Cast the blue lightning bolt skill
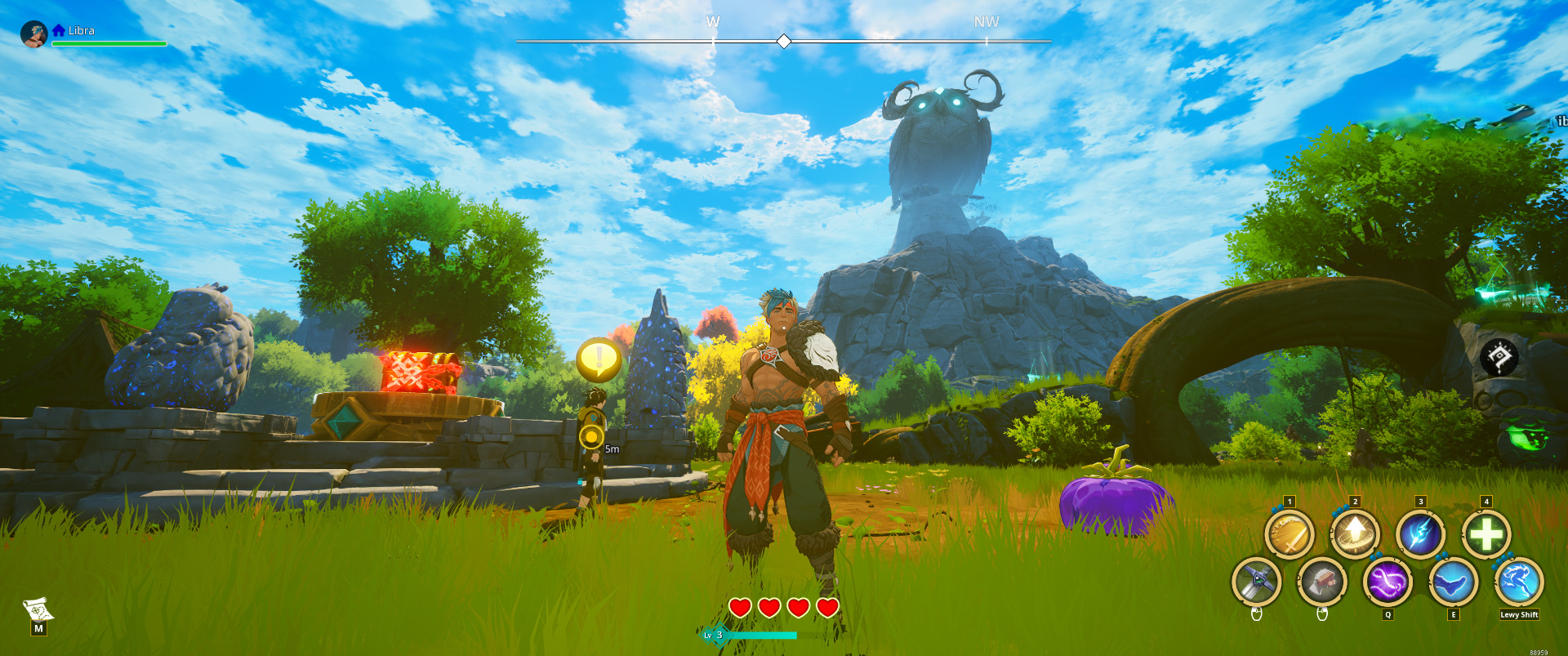Screen dimensions: 1568x656 pyautogui.click(x=1420, y=535)
